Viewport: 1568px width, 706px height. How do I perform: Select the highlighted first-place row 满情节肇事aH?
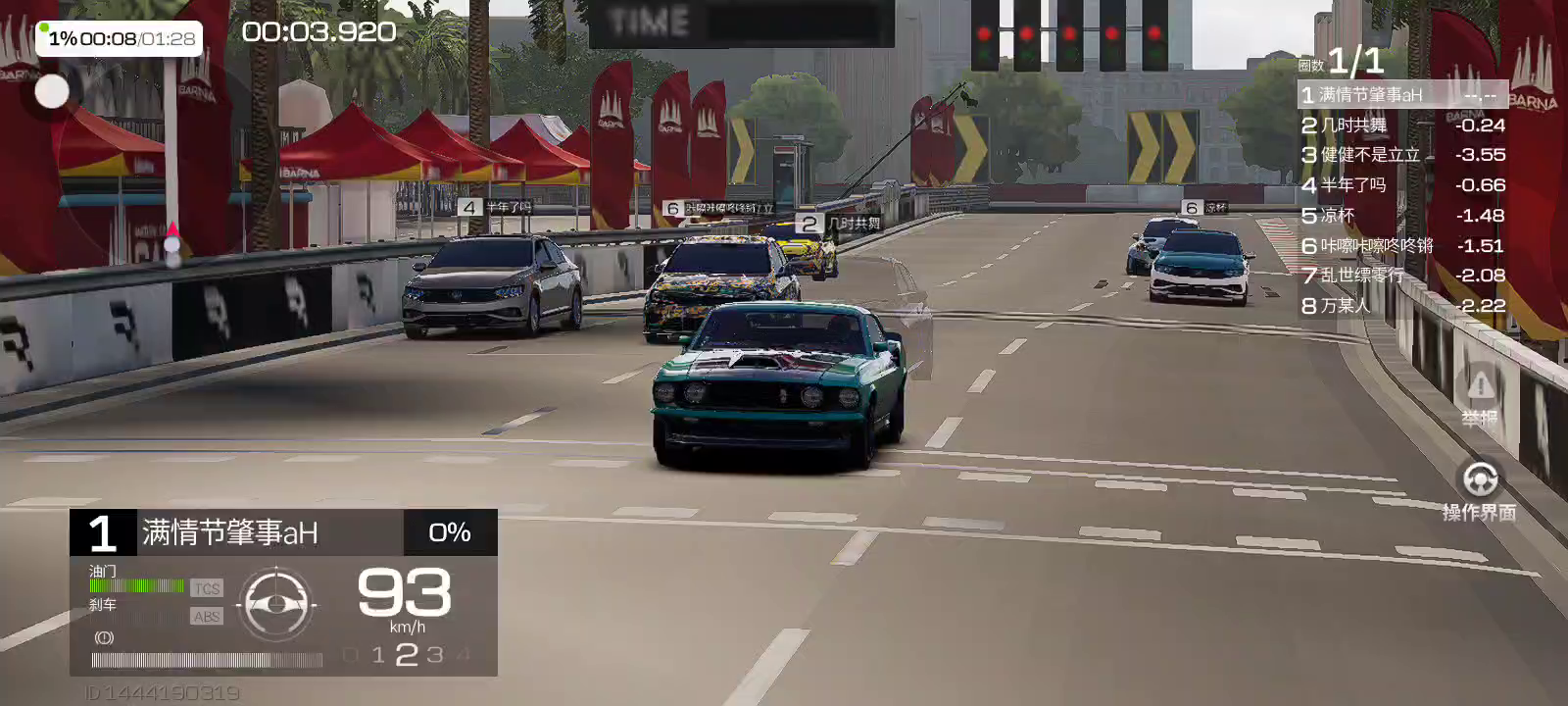[x=1401, y=95]
